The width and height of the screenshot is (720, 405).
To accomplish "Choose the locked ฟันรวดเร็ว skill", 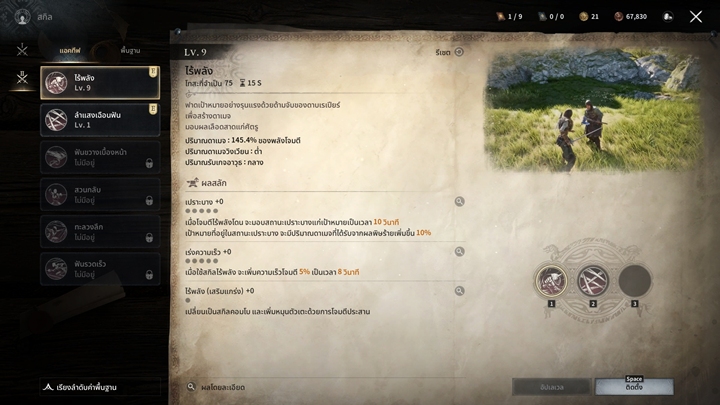I will 100,268.
